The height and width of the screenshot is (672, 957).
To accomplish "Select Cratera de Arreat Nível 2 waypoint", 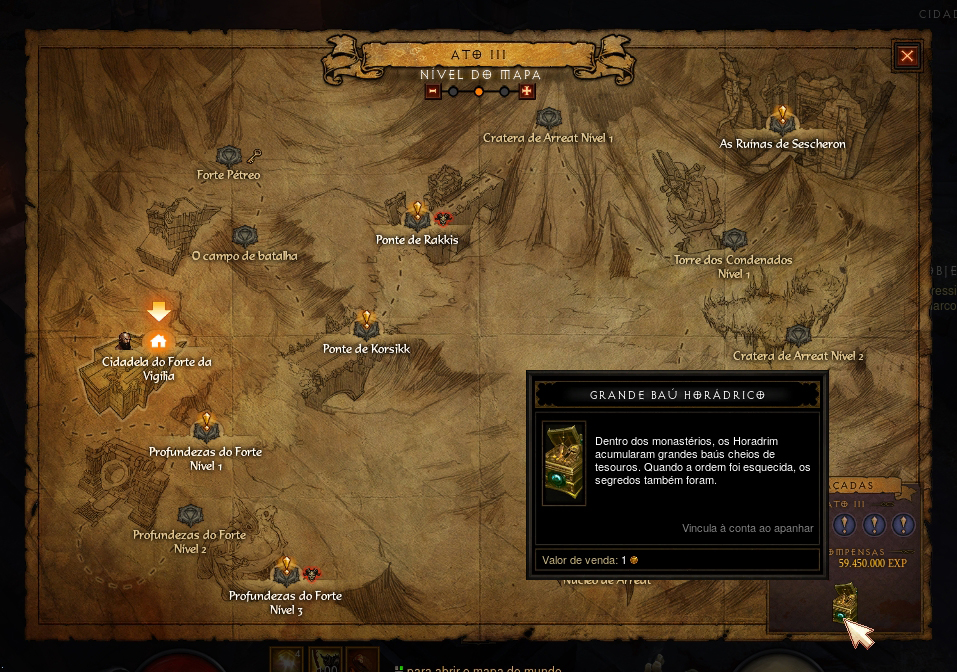I will coord(797,335).
